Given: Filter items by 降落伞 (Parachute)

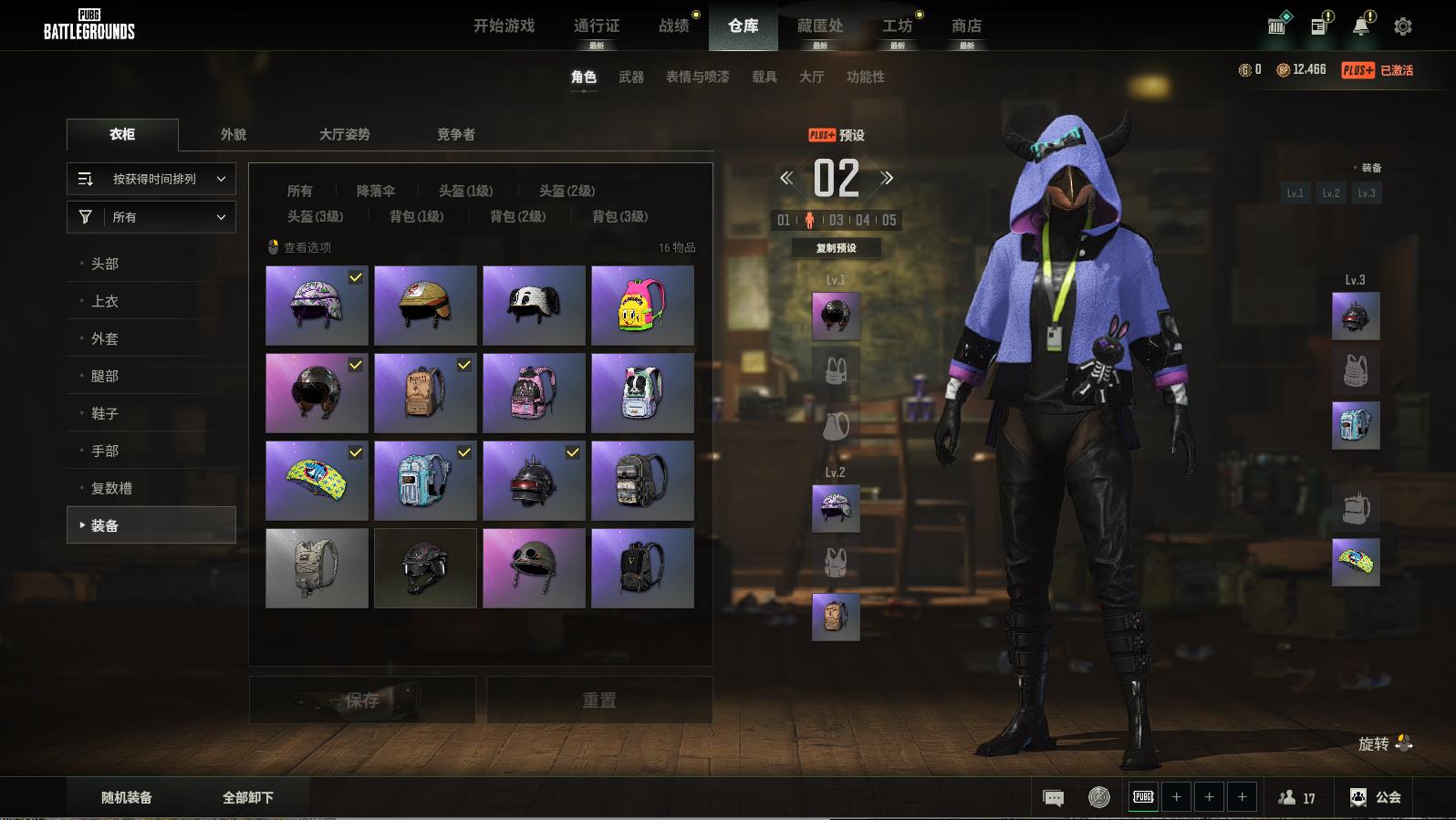Looking at the screenshot, I should click(x=376, y=191).
